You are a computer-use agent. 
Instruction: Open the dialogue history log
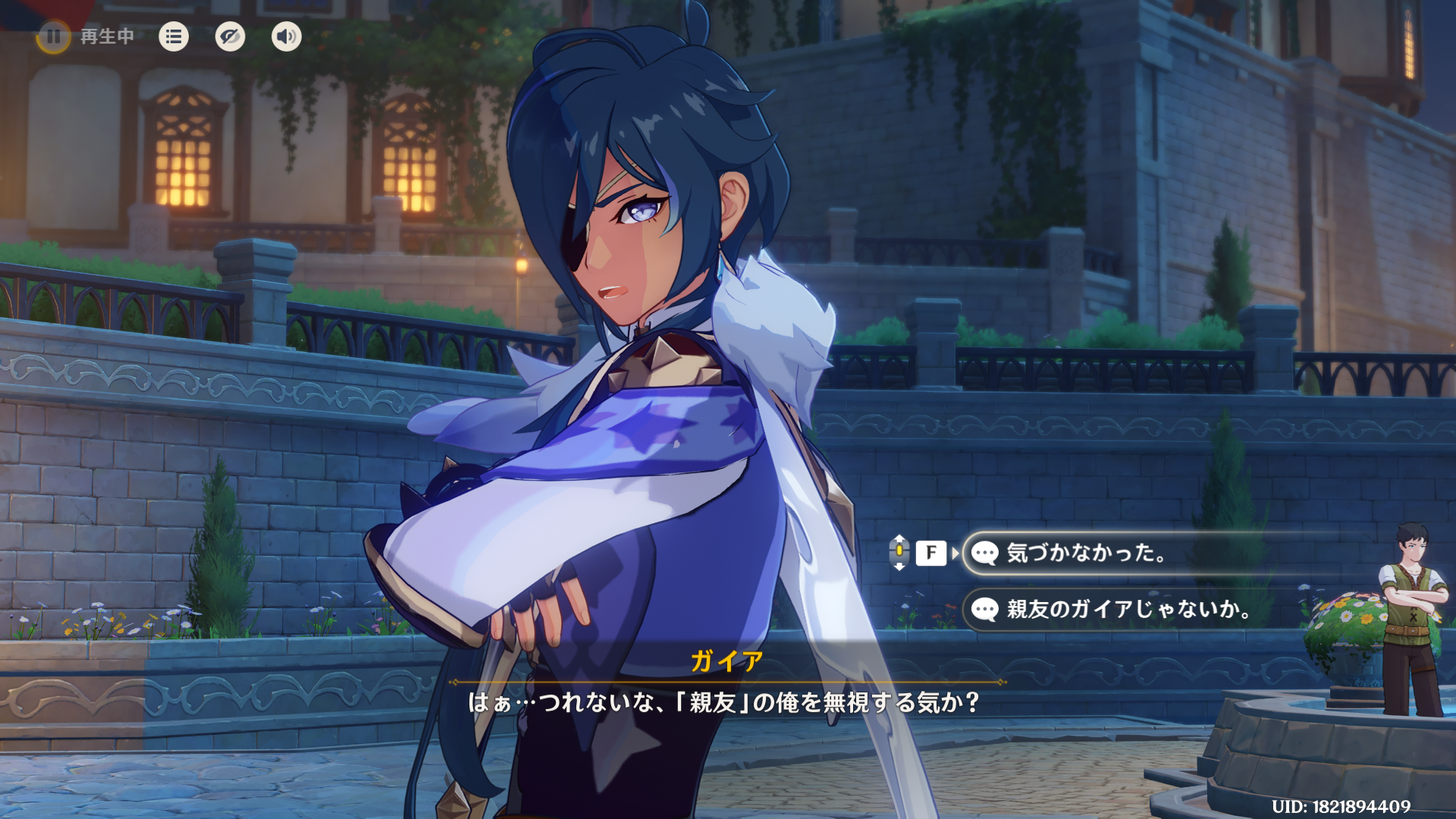174,36
